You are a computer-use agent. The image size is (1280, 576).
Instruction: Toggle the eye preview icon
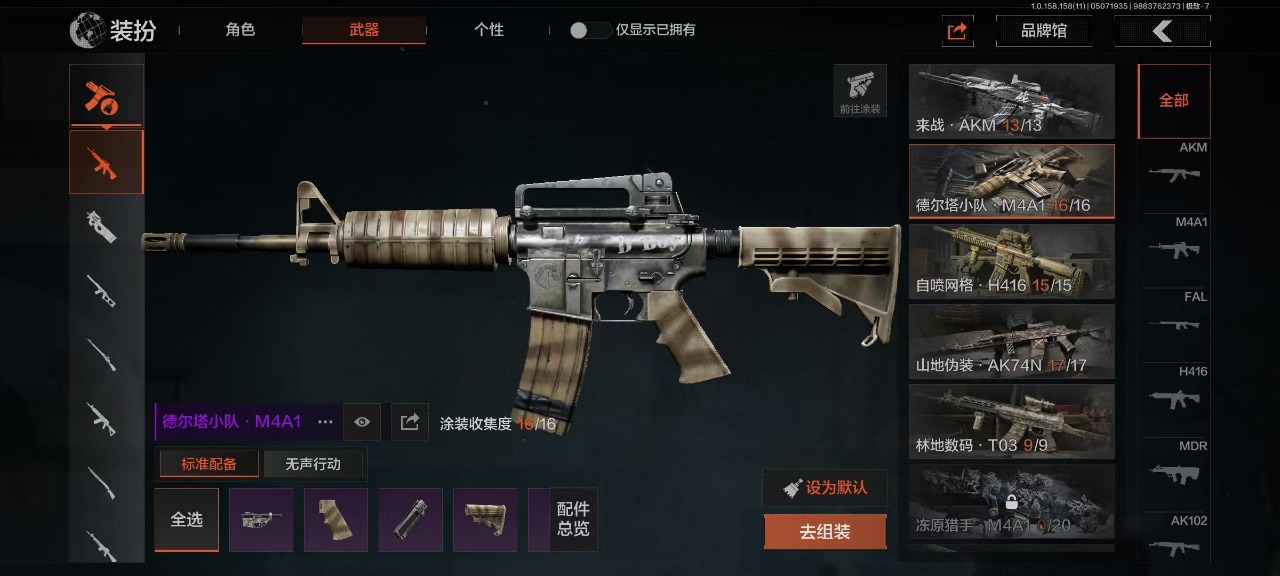tap(362, 422)
